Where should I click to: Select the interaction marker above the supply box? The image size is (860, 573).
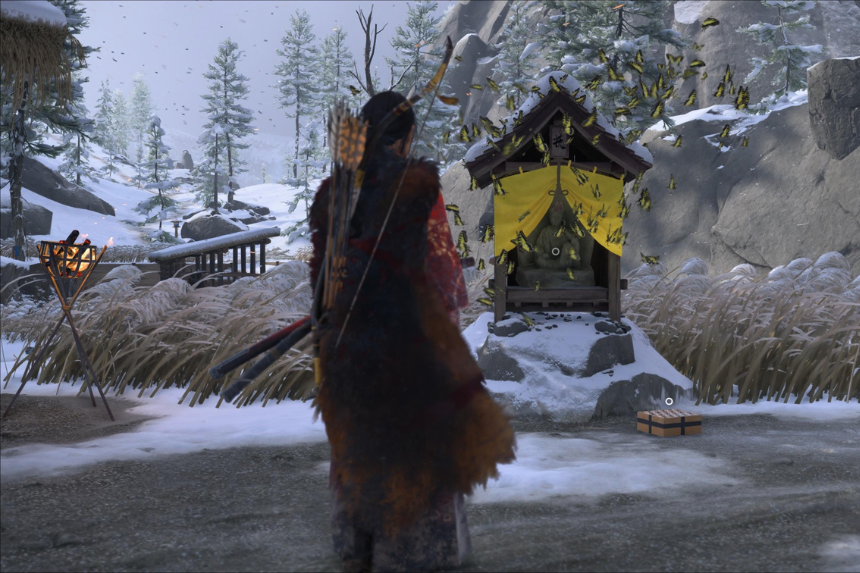point(669,402)
